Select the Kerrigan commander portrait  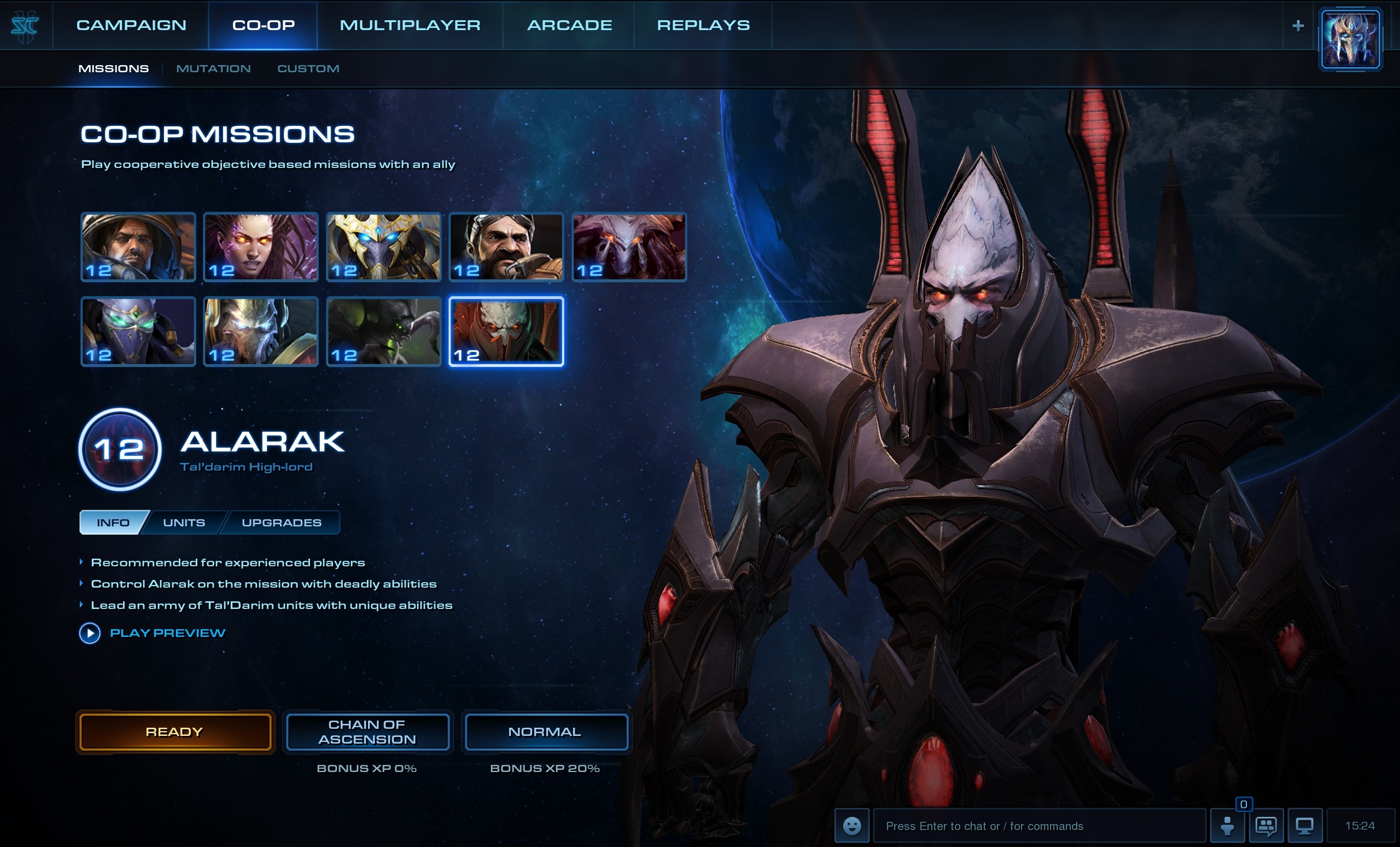260,247
